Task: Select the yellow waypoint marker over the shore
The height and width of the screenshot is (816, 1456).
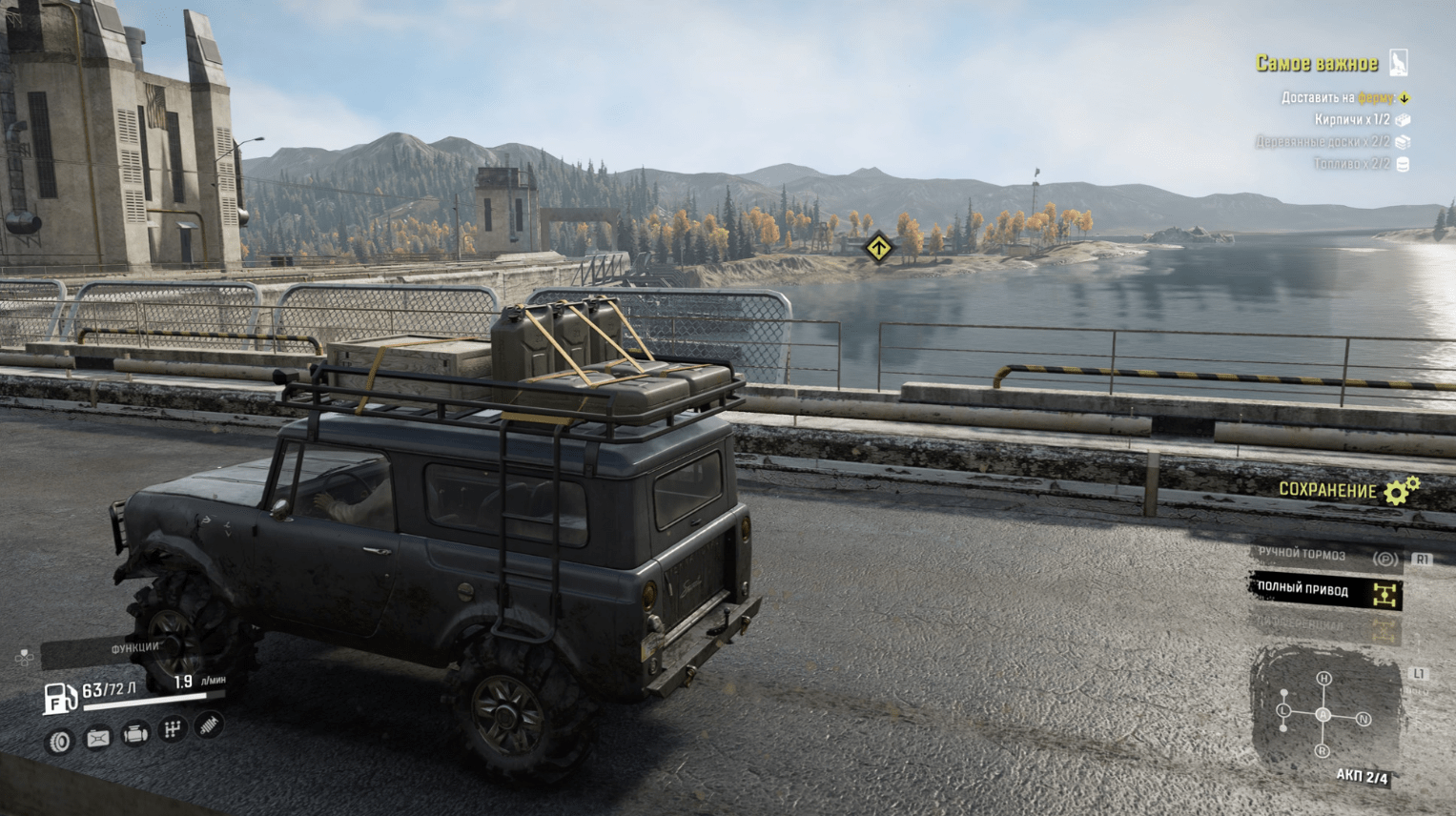Action: tap(878, 249)
